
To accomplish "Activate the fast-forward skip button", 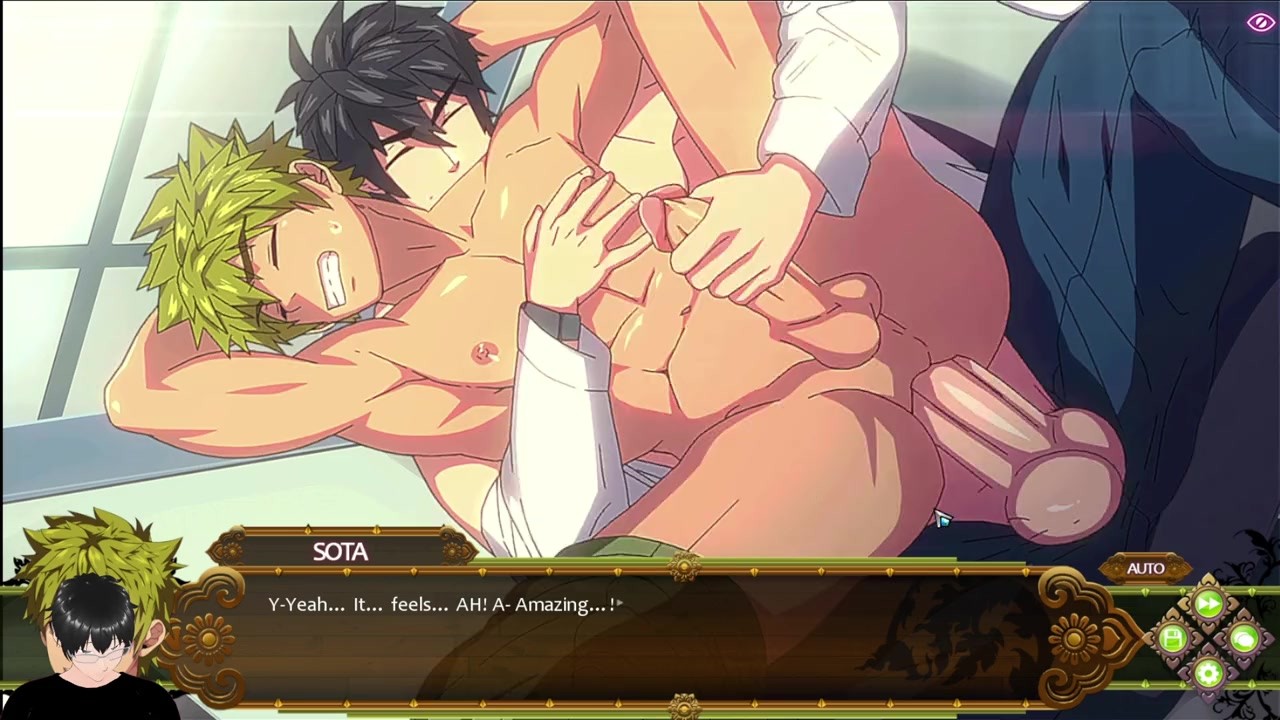I will pyautogui.click(x=1208, y=604).
